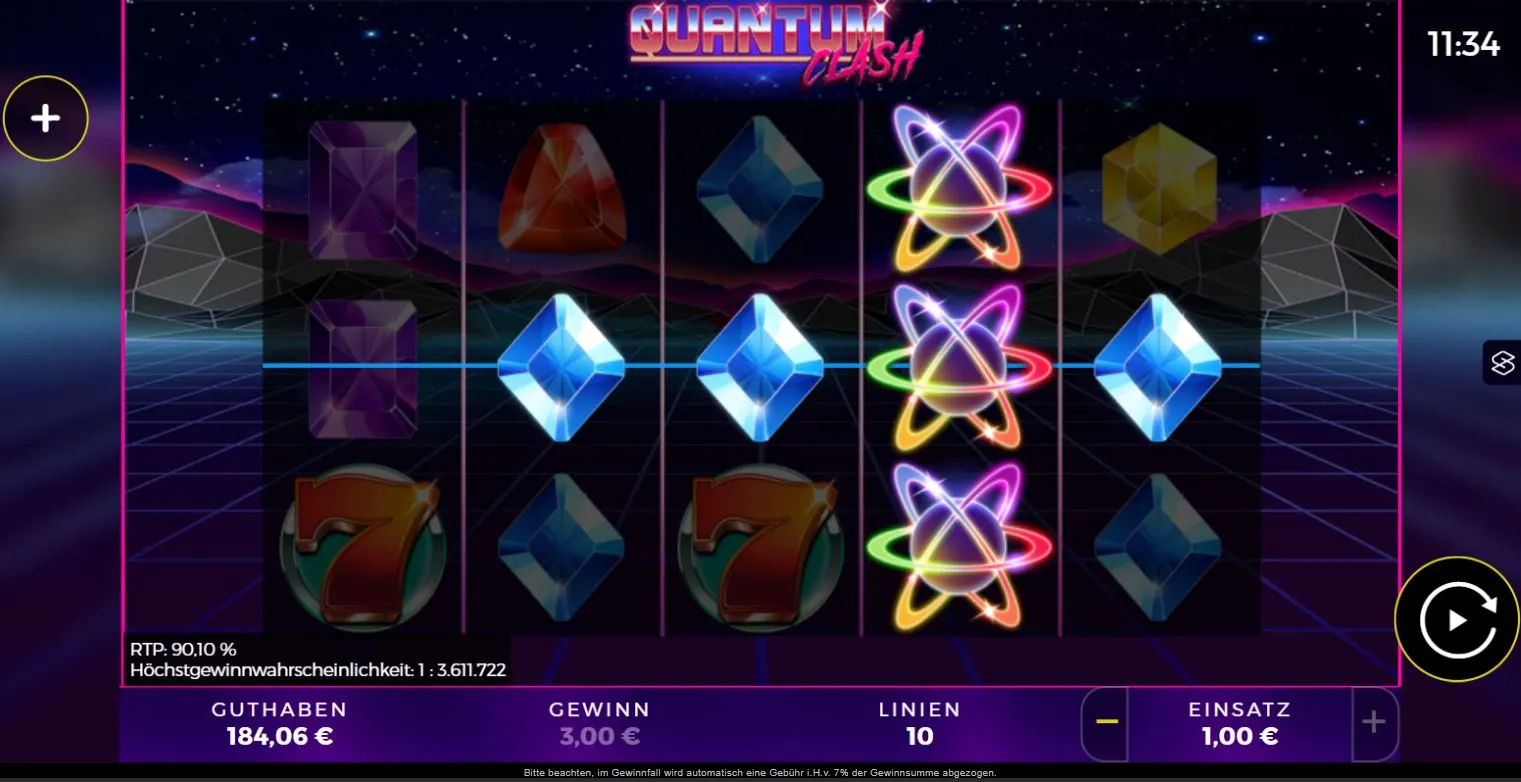Increase the bet with the plus stepper
The height and width of the screenshot is (782, 1521).
click(x=1372, y=723)
